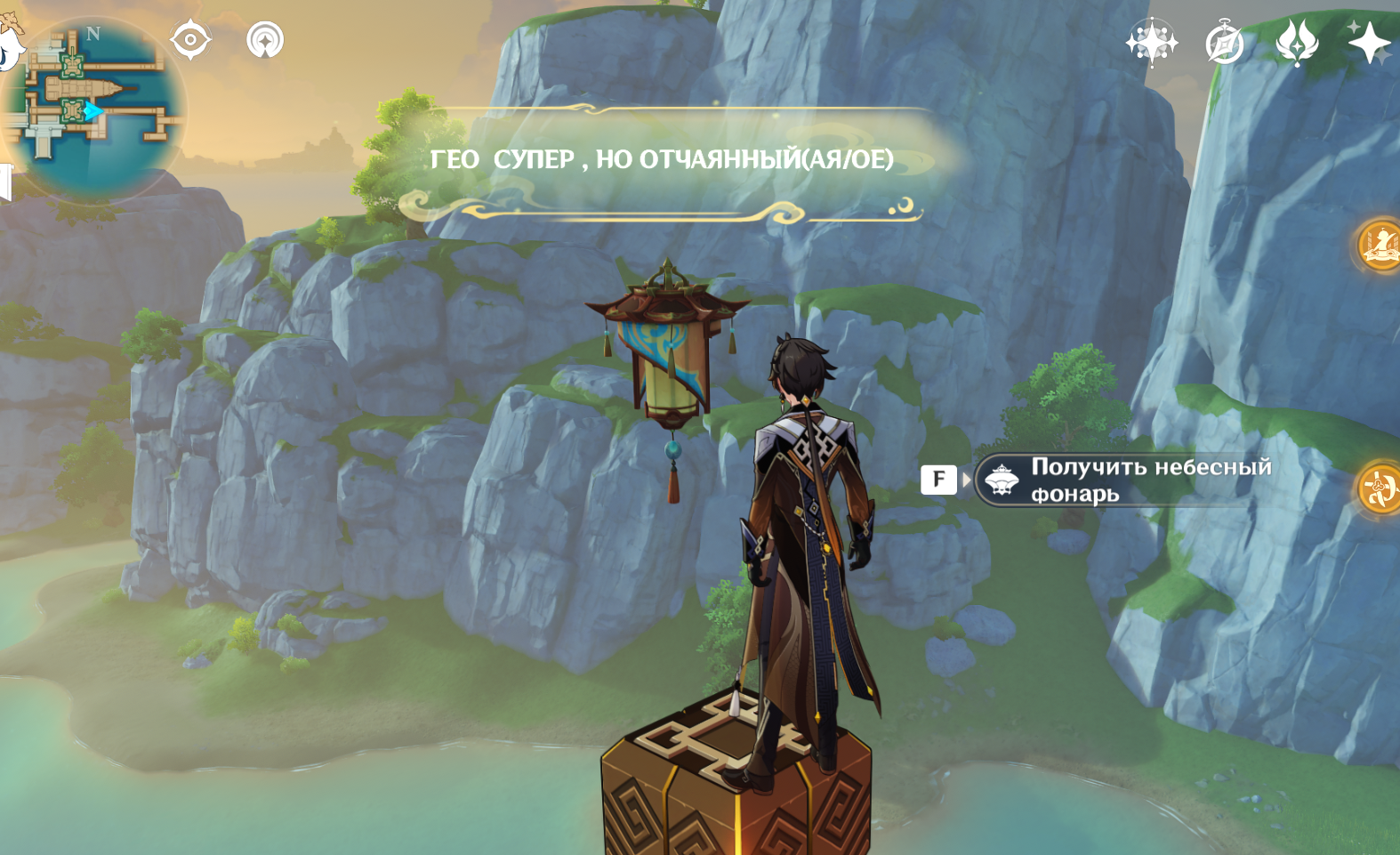Open the co-op signal icon
Screen dimensions: 1400x855
264,40
